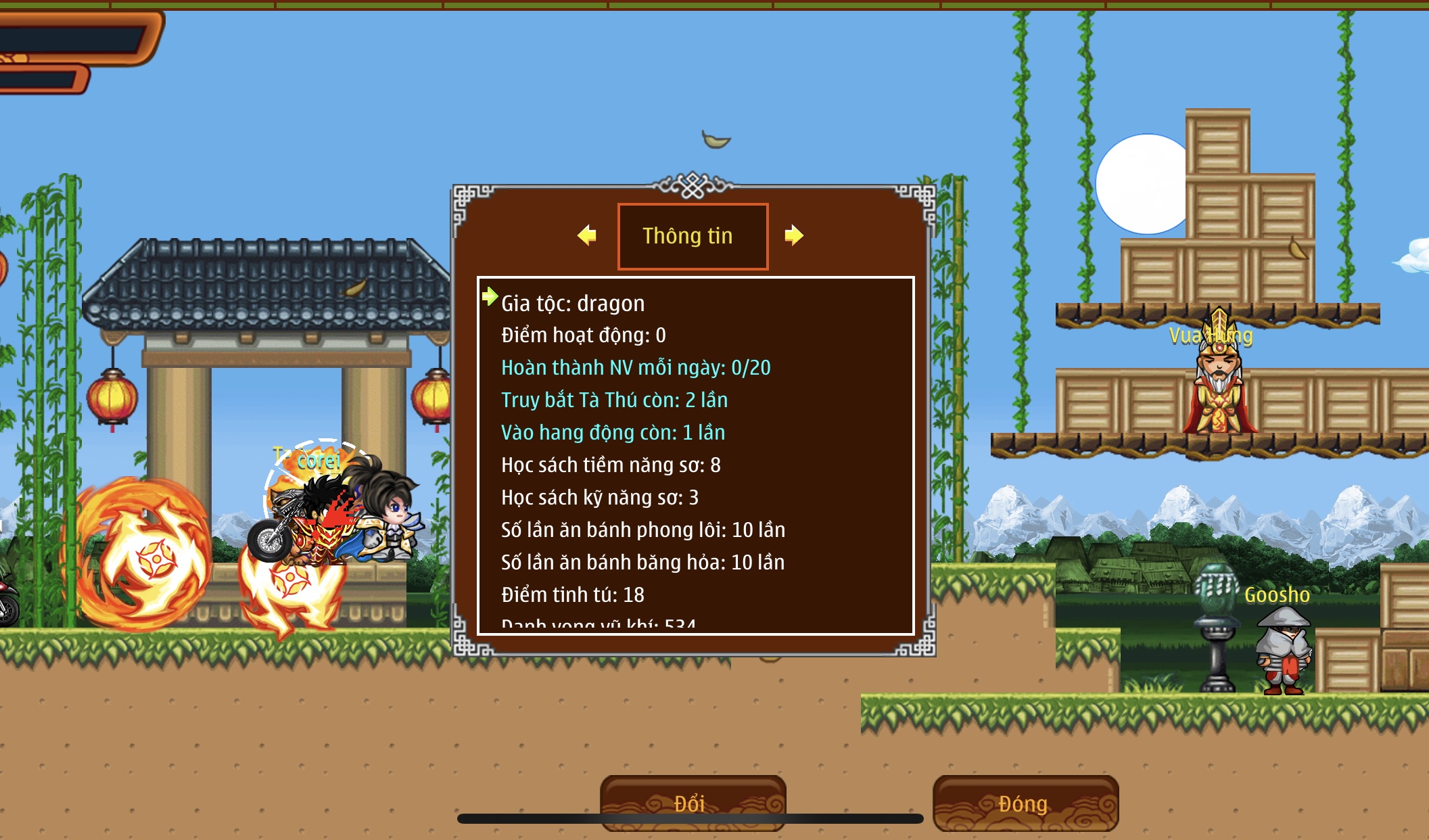Pick the Học sách kỹ năng sơ row

[600, 498]
